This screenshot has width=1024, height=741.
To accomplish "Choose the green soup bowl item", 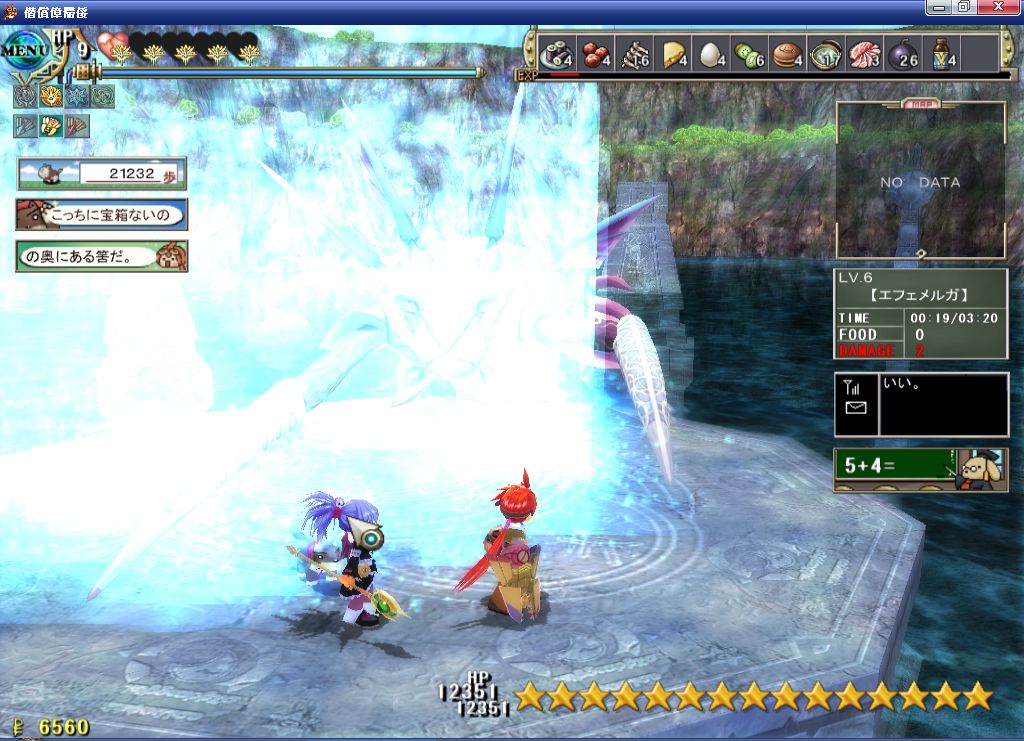I will coord(825,53).
